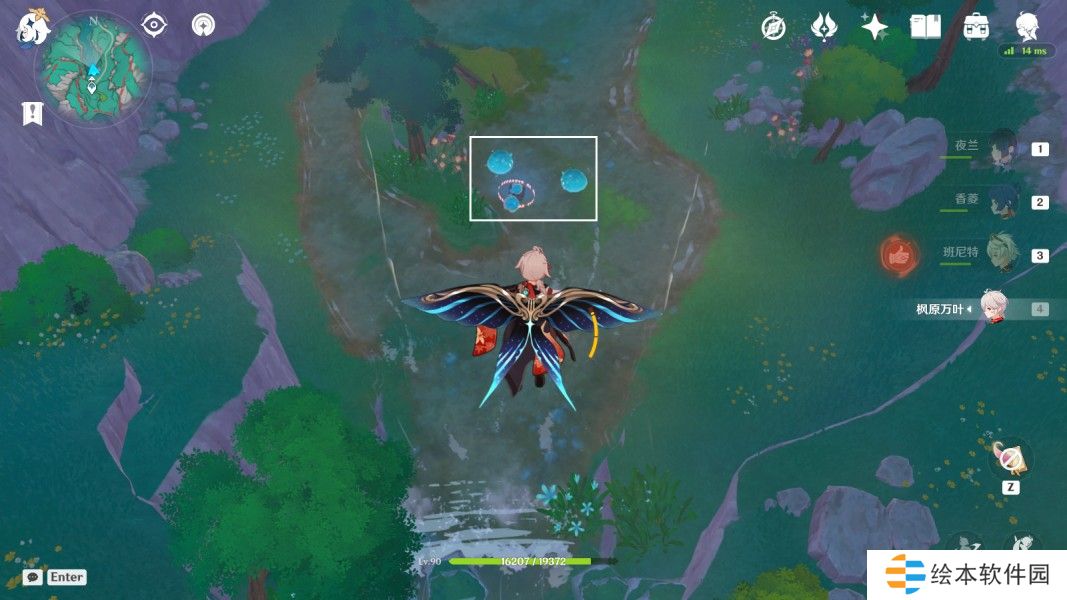Open the compass icon in the top bar

[773, 27]
